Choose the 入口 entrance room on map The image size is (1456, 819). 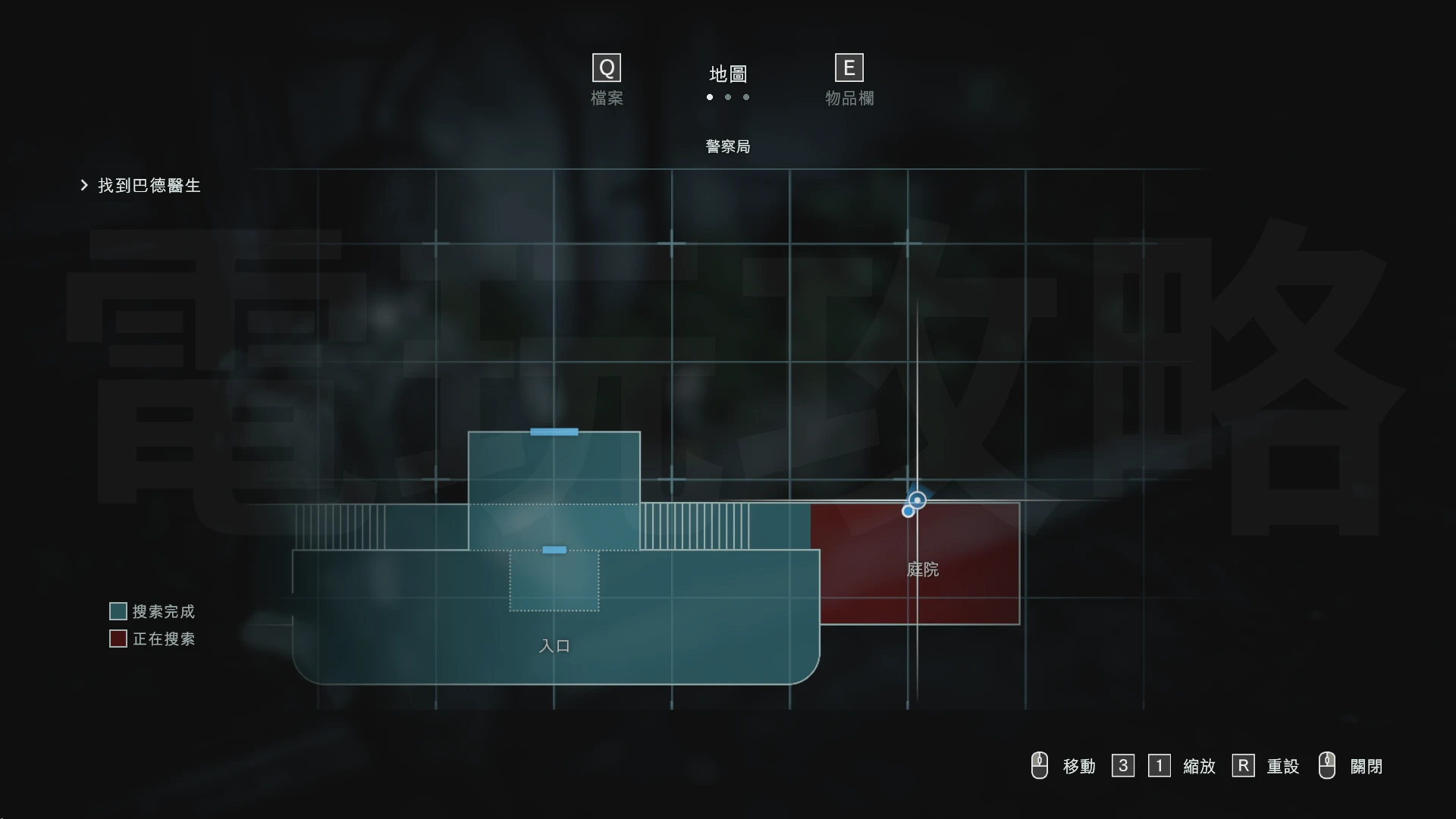pos(554,645)
